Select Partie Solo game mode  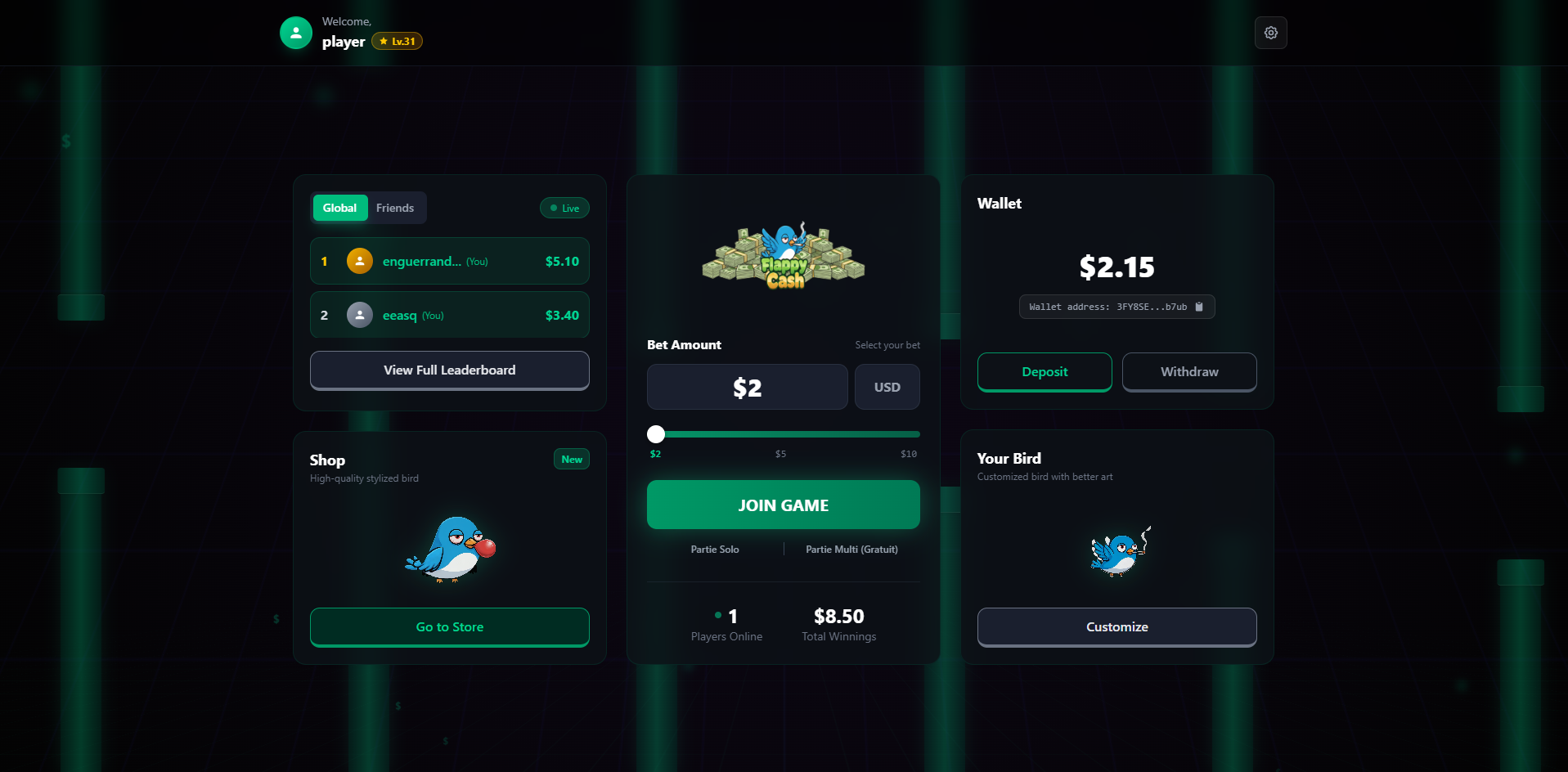(714, 549)
